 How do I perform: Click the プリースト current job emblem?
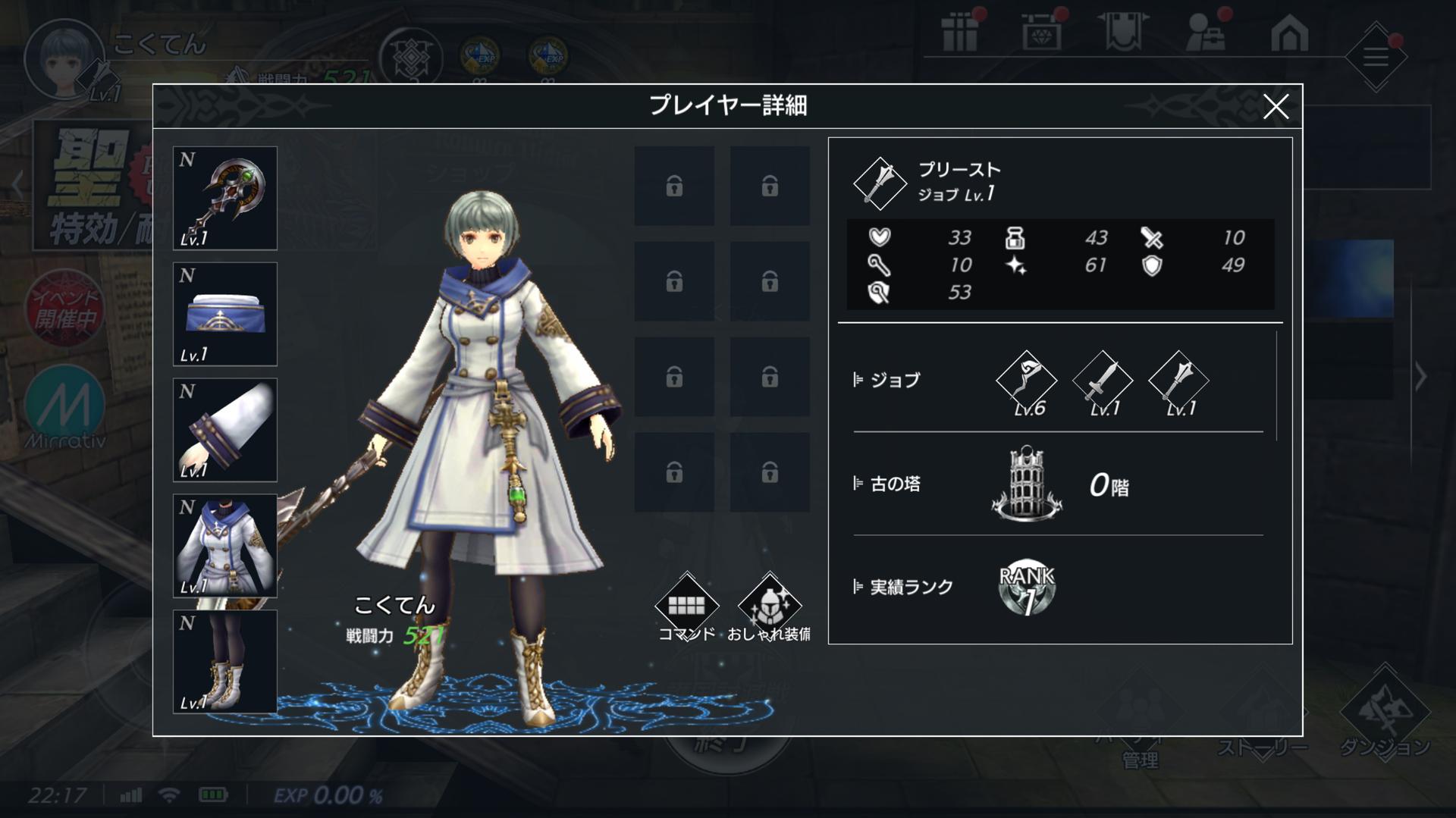point(880,183)
